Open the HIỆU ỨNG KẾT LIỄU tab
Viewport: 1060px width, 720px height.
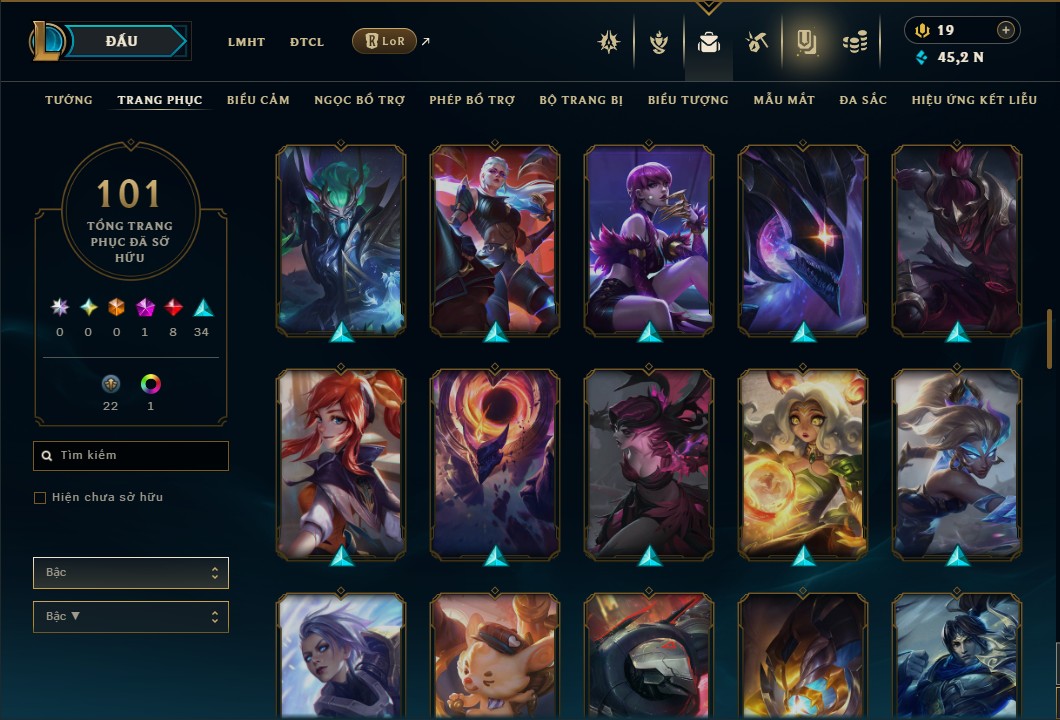click(974, 100)
